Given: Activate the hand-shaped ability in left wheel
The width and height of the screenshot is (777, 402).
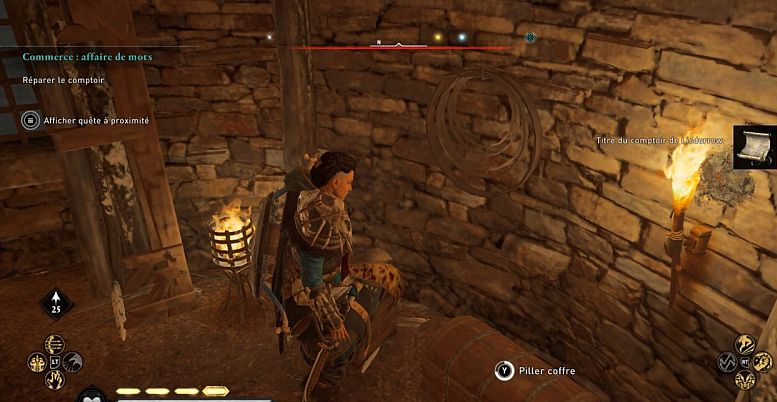Looking at the screenshot, I should click(x=53, y=379).
